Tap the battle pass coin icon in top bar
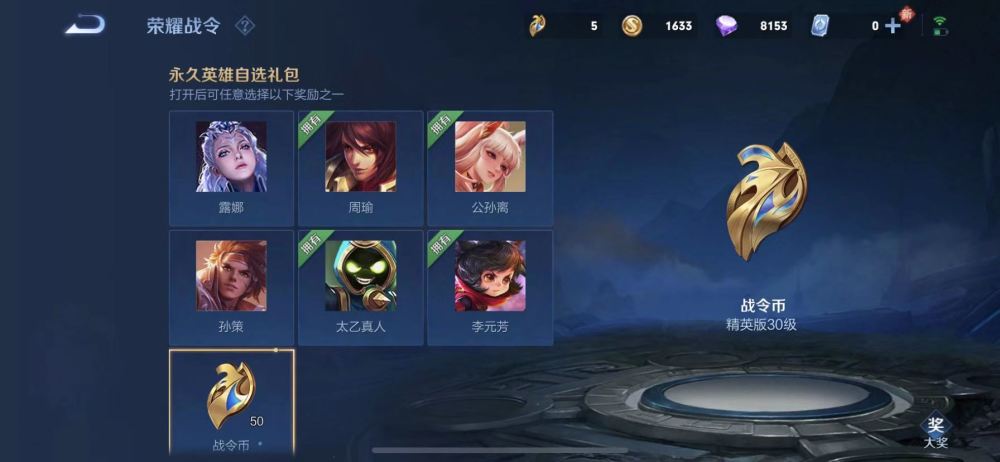The image size is (1000, 462). [x=538, y=25]
